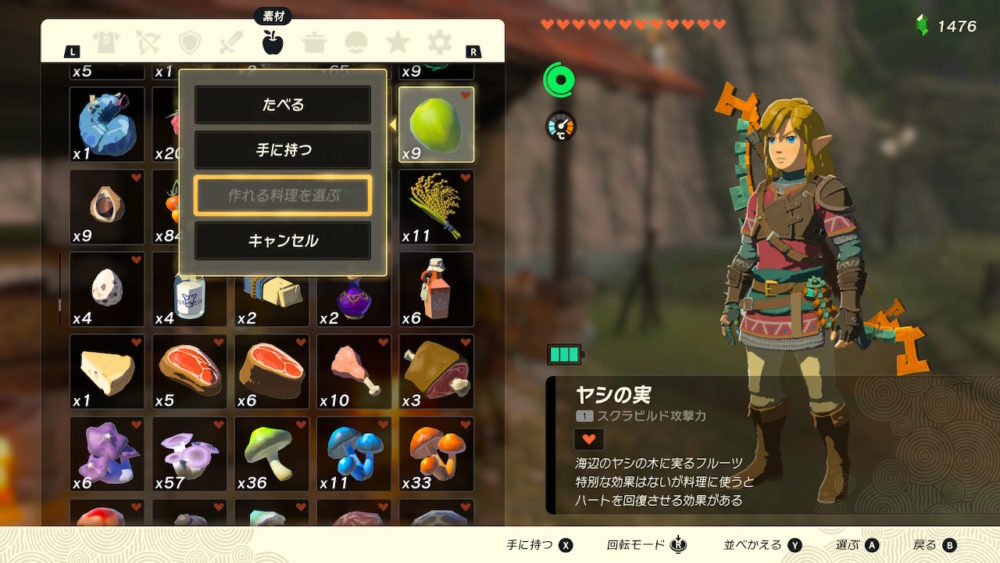Select the golden rice bundle slot
This screenshot has height=563, width=1000.
pos(436,206)
